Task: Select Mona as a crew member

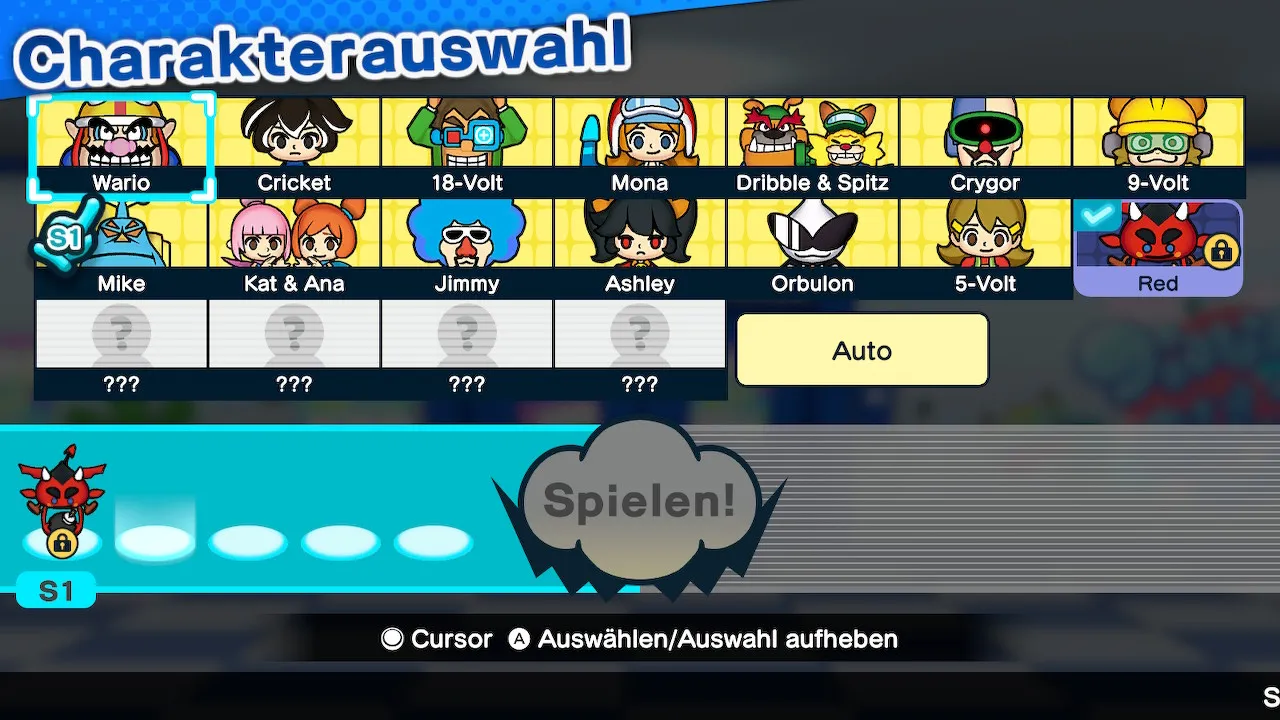Action: 640,146
